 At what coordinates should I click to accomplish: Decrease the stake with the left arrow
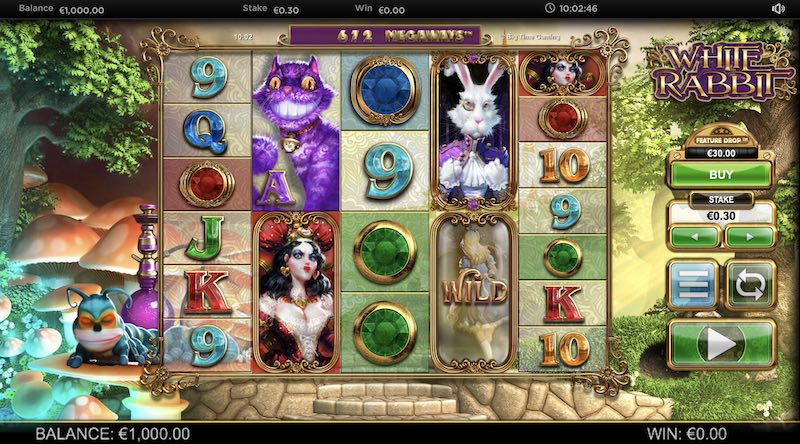coord(694,237)
